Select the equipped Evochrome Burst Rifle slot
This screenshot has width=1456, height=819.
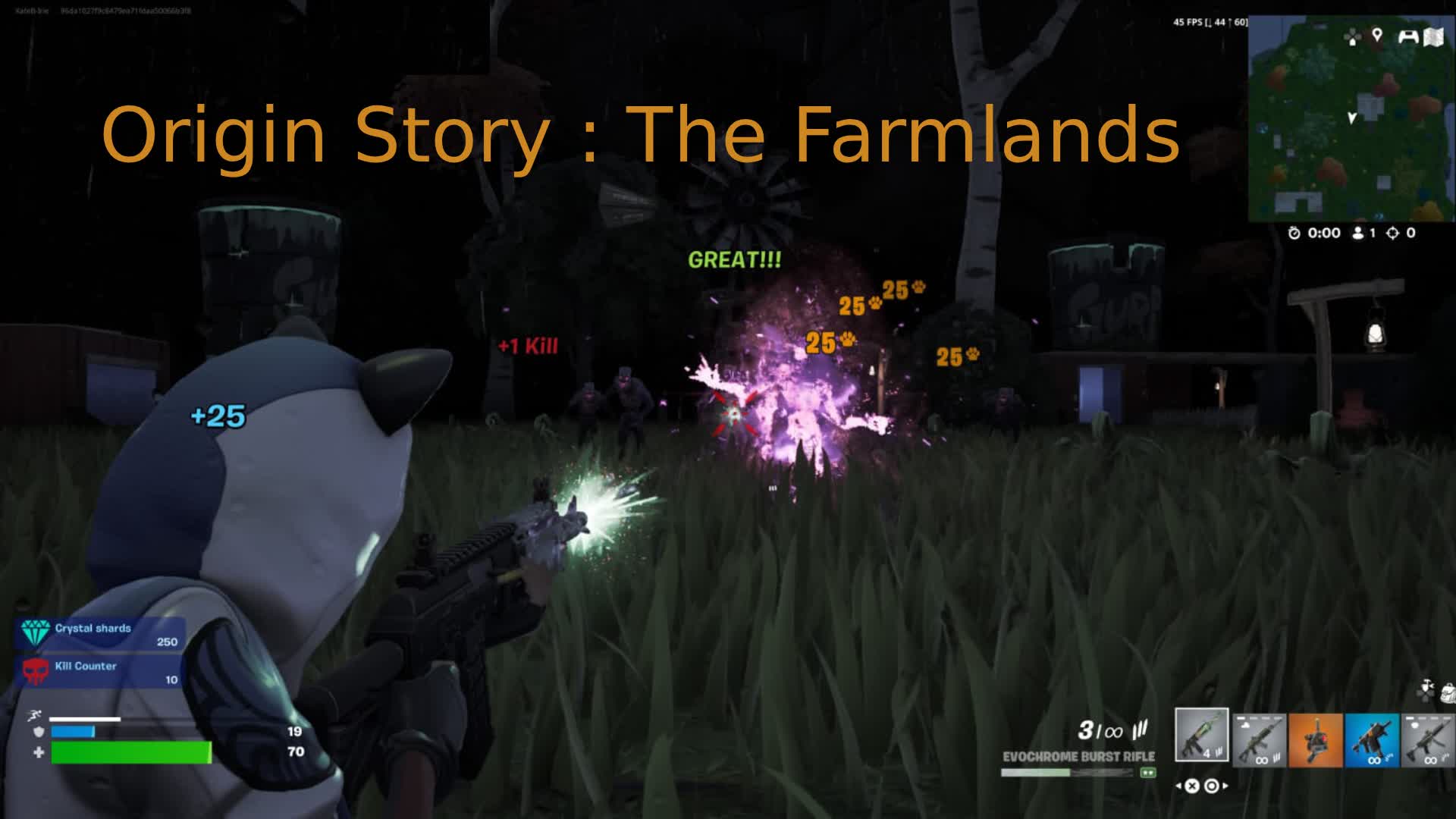point(1202,734)
